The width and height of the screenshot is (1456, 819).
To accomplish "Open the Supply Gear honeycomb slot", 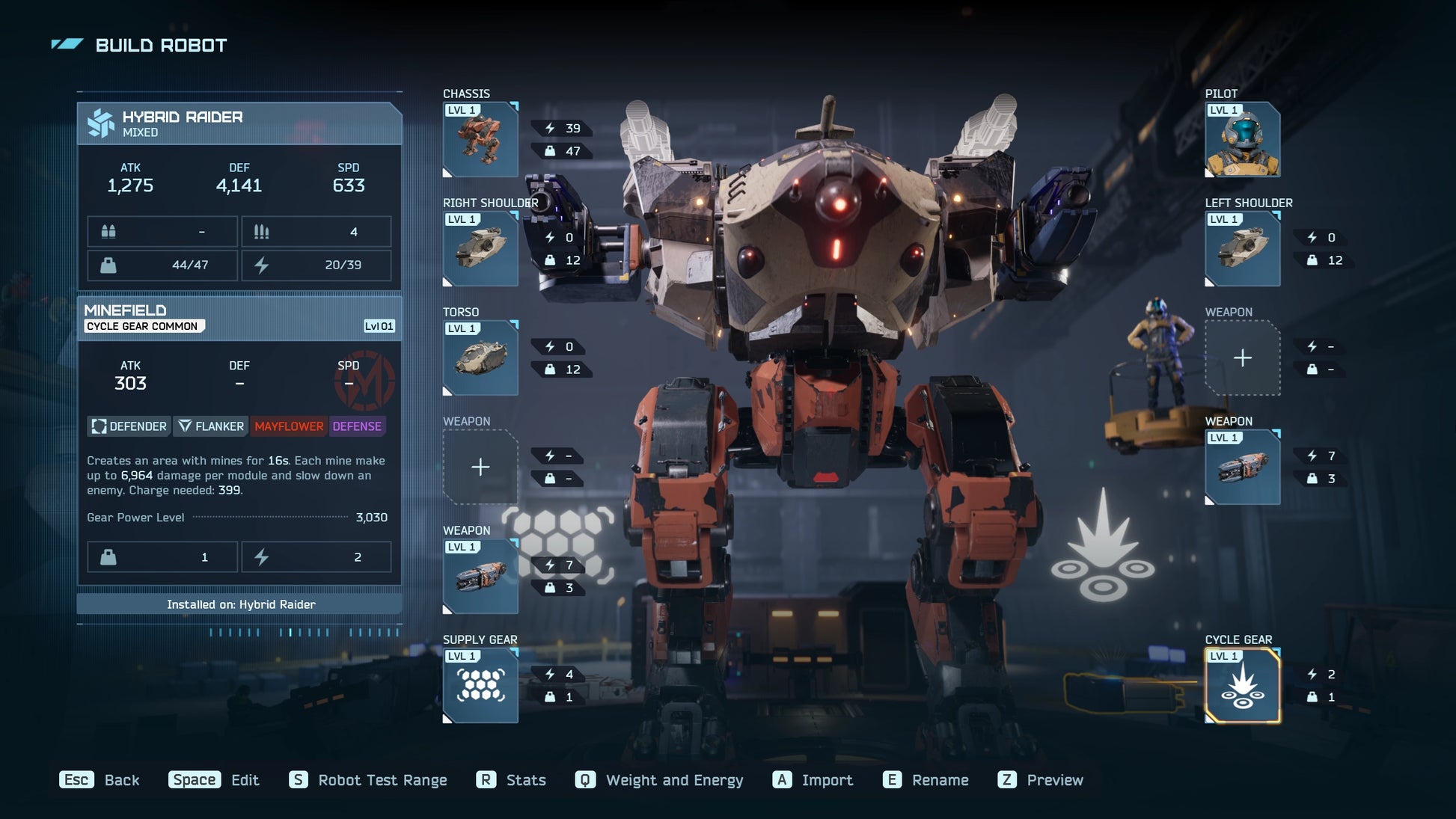I will pos(480,686).
